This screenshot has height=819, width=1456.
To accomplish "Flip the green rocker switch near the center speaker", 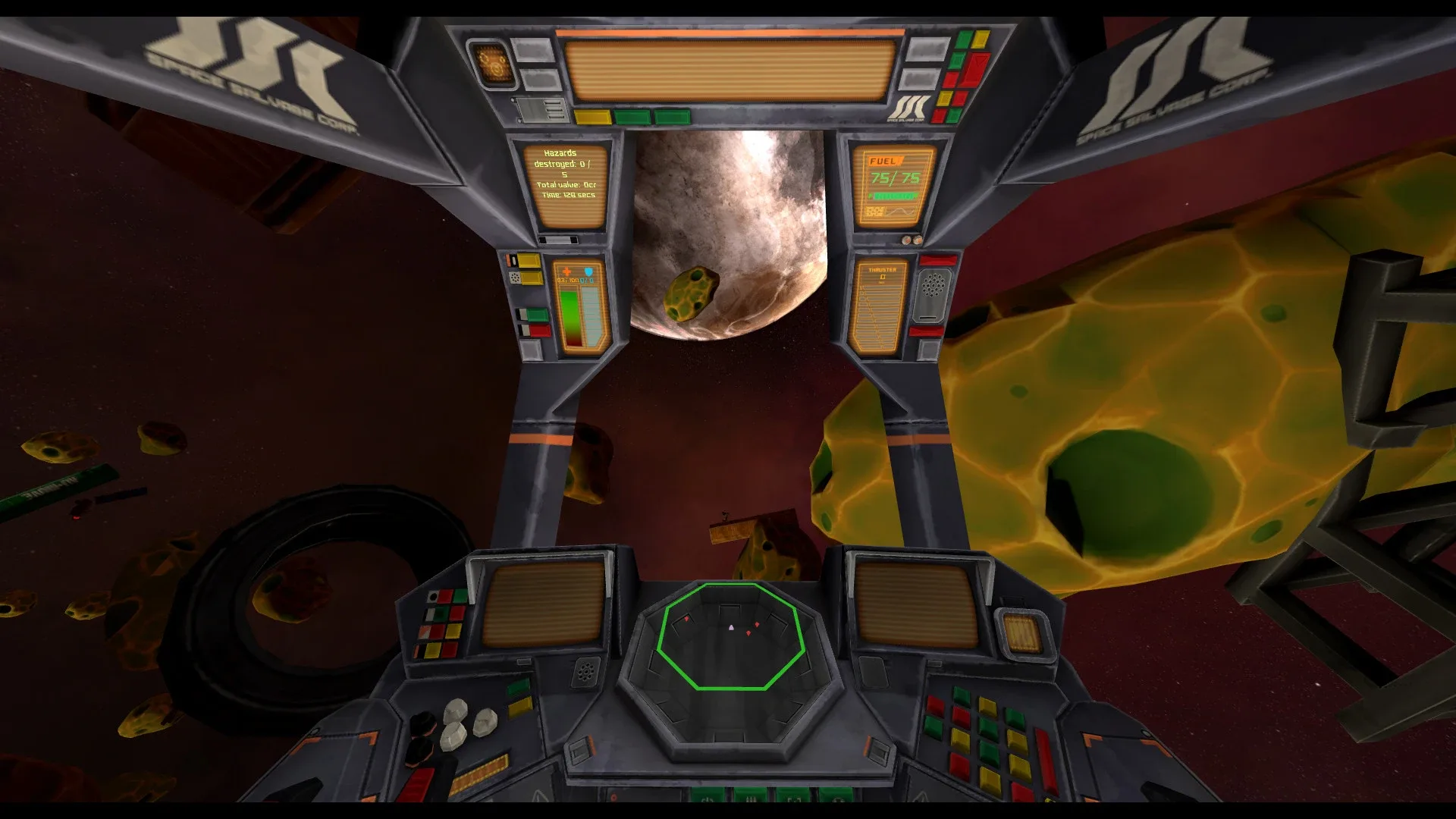I will (x=518, y=688).
